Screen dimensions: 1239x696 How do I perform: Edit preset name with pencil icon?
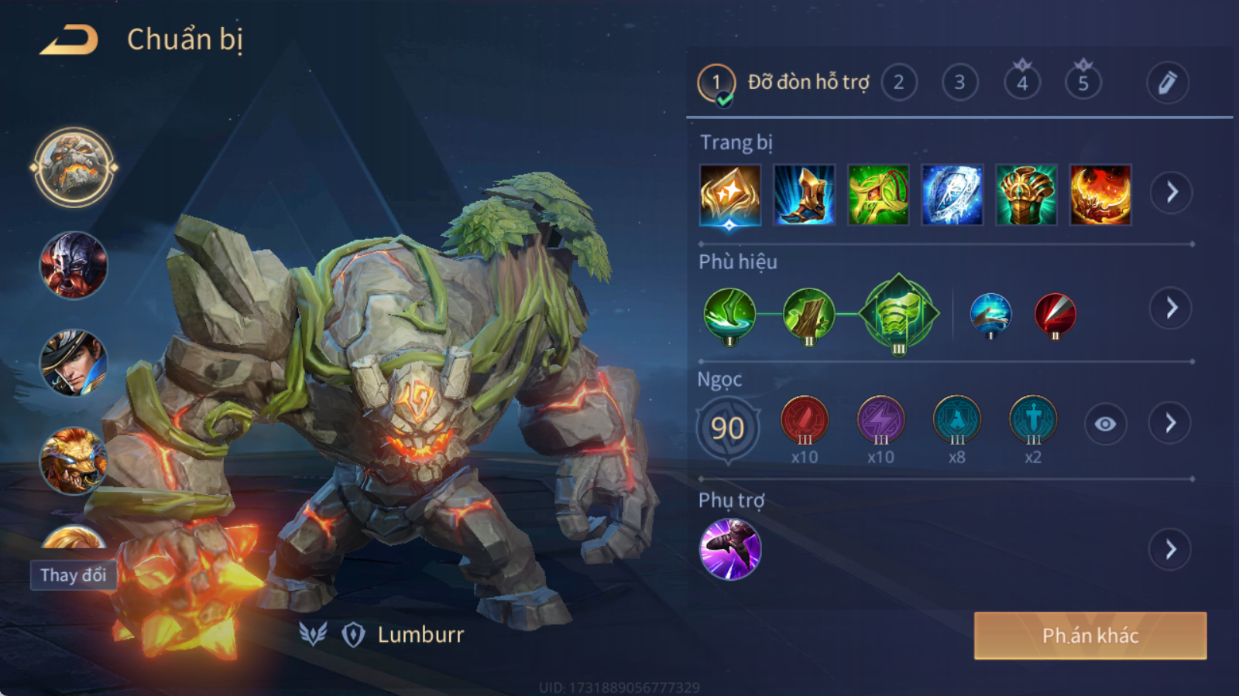[1167, 83]
